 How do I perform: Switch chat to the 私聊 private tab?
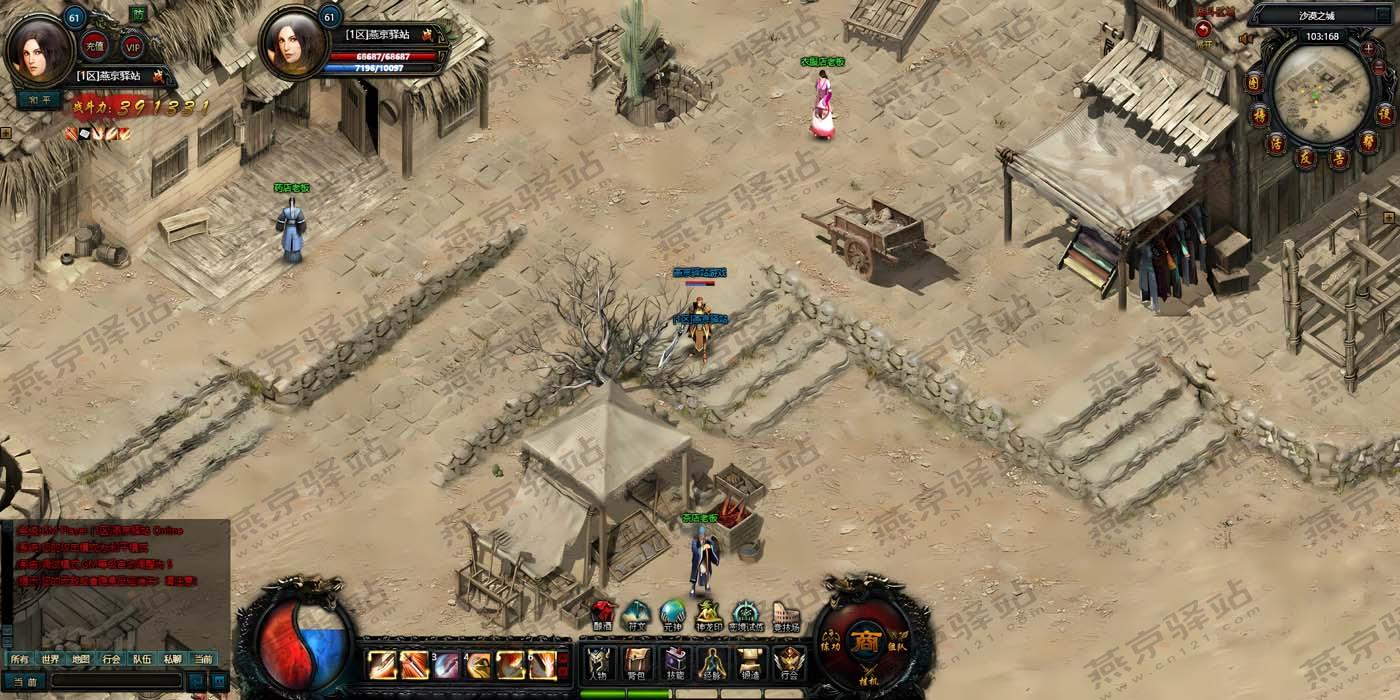coord(172,659)
